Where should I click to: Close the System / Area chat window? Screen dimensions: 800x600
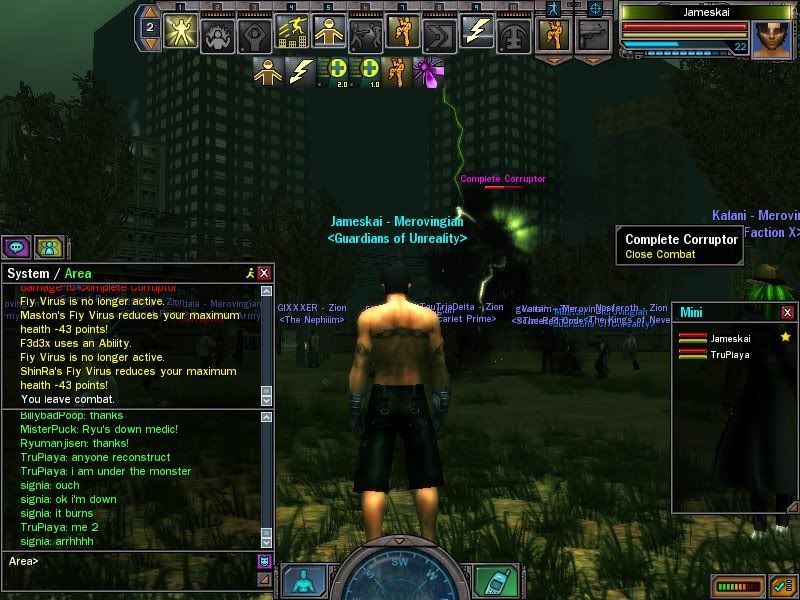[264, 273]
